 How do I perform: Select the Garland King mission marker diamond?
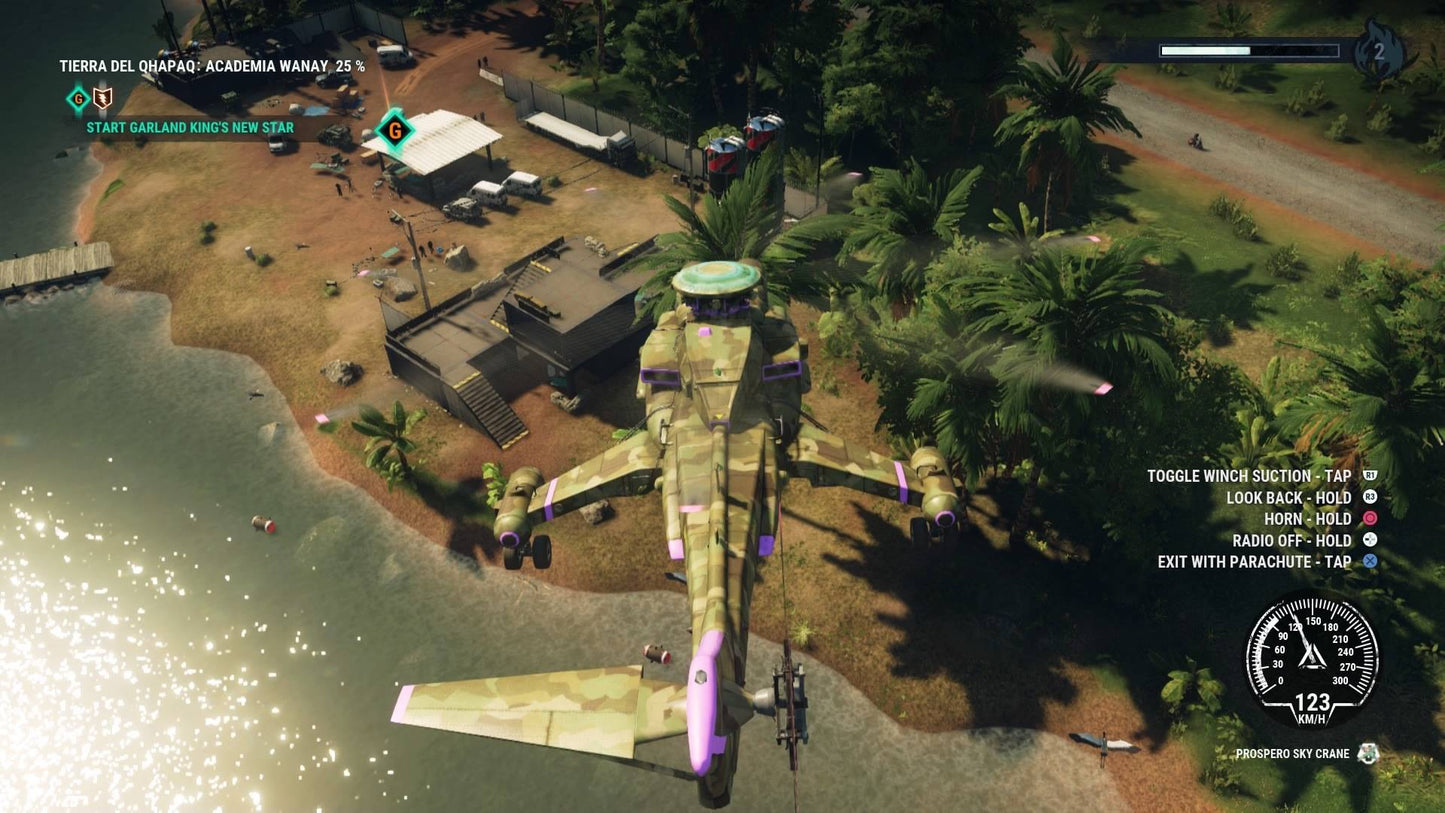[x=395, y=130]
